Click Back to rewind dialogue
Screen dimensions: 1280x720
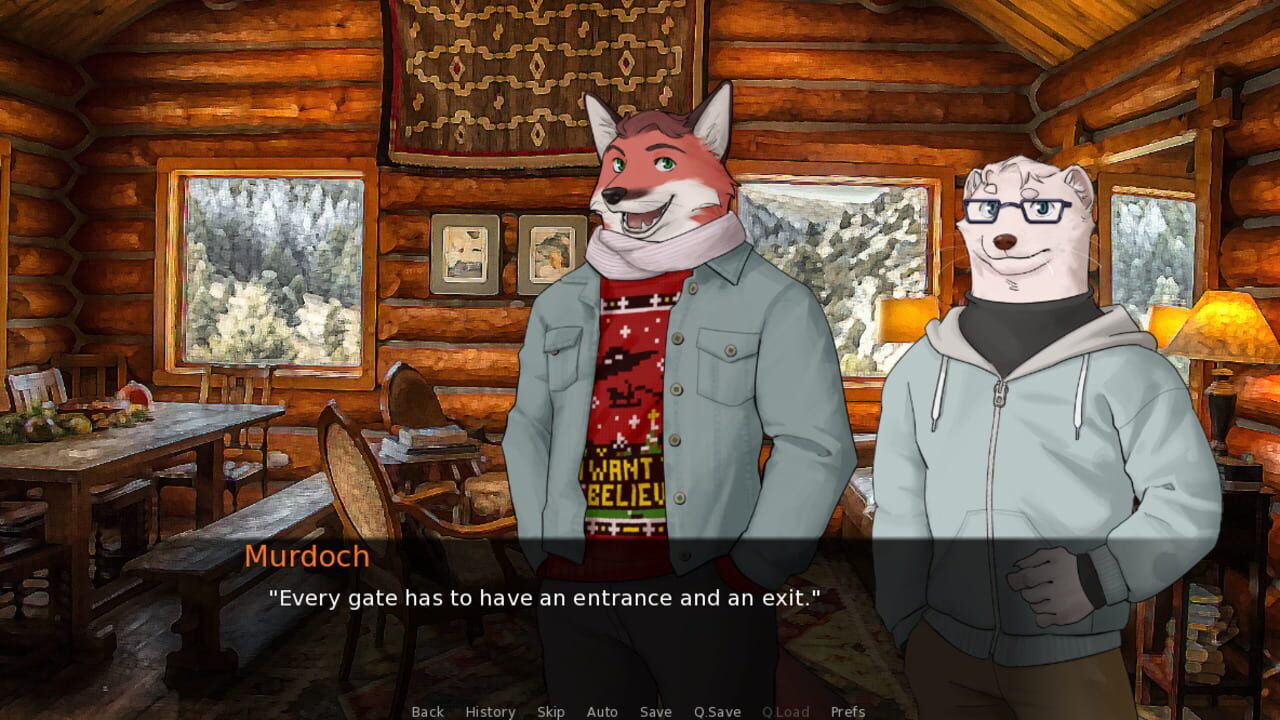[426, 712]
